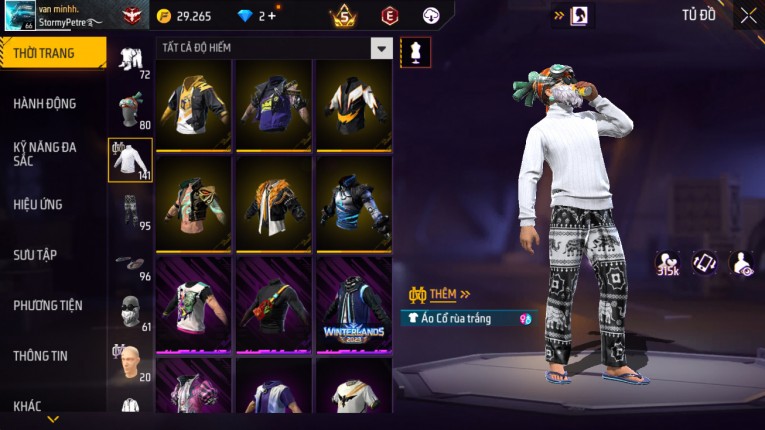
Task: Tap the 315k likes heart icon
Action: [667, 263]
